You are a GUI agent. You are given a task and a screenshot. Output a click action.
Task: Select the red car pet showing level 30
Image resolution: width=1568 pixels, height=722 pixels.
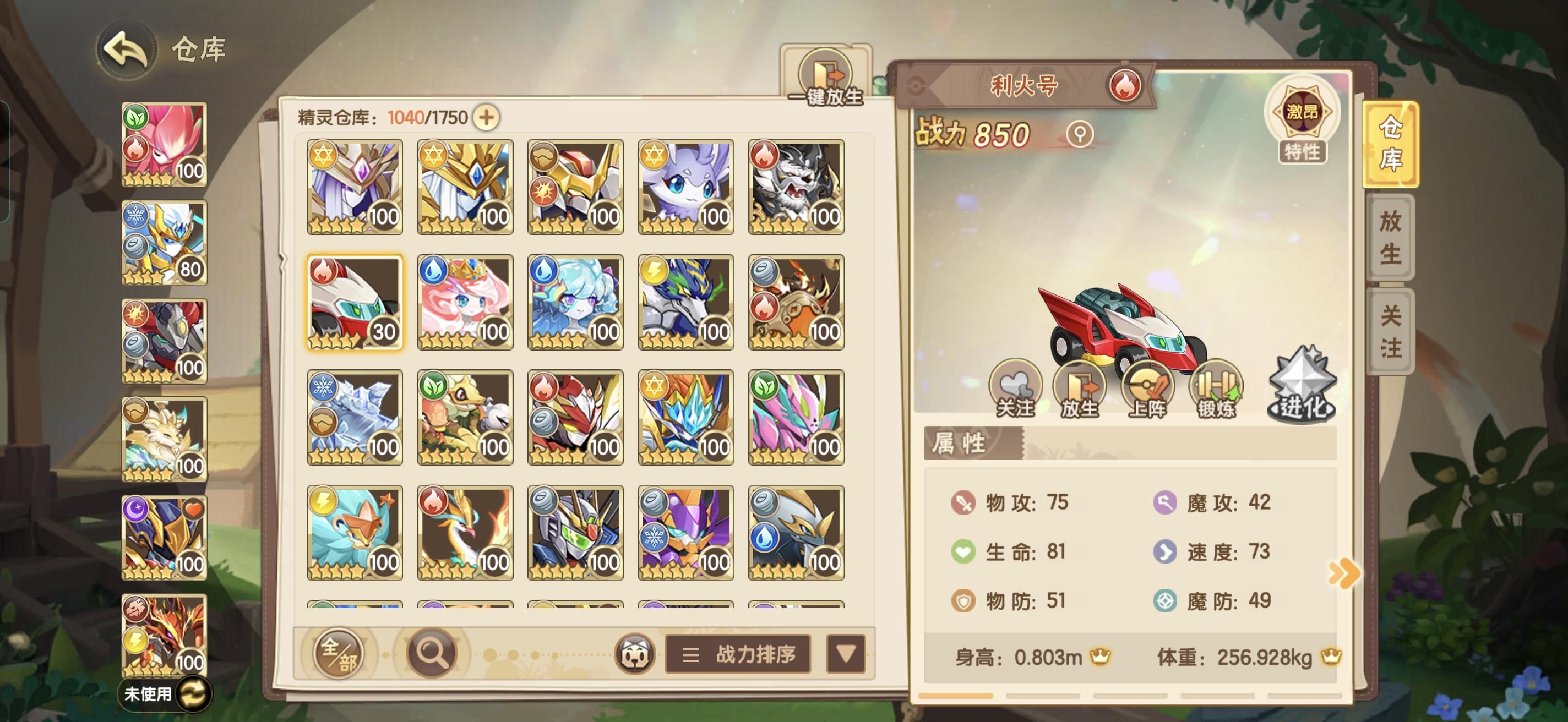click(354, 302)
